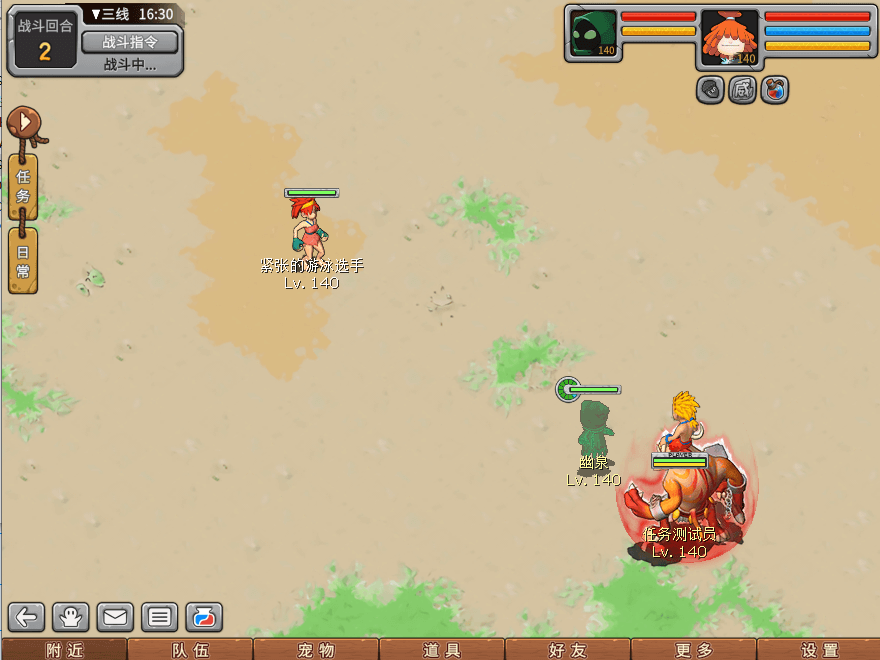Open the ghost icon button

(x=72, y=616)
